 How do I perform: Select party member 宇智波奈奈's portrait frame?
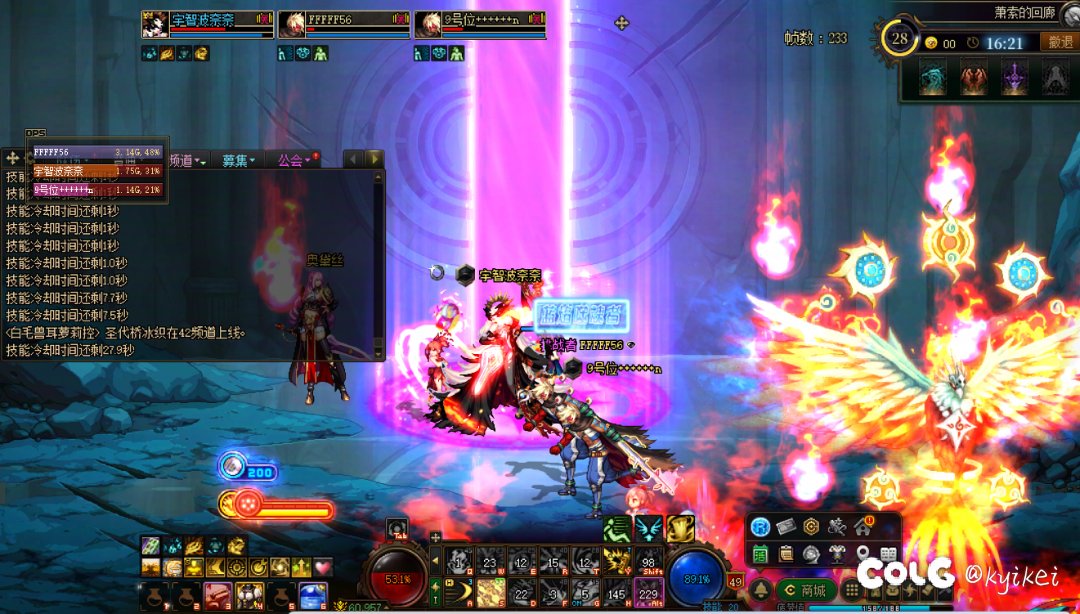pos(155,24)
